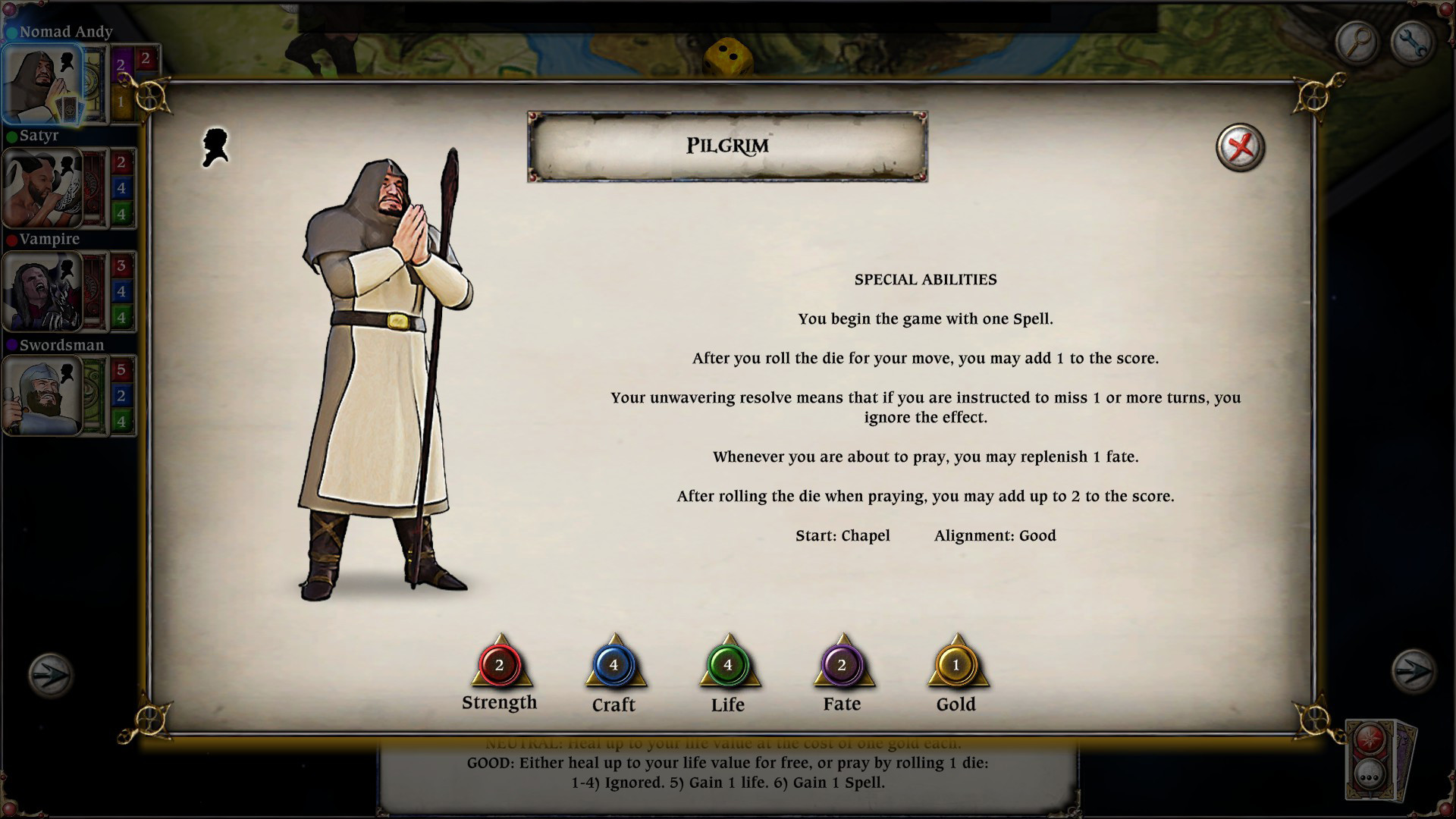This screenshot has height=819, width=1456.
Task: Open the magnifying glass zoom tool
Action: click(1357, 42)
